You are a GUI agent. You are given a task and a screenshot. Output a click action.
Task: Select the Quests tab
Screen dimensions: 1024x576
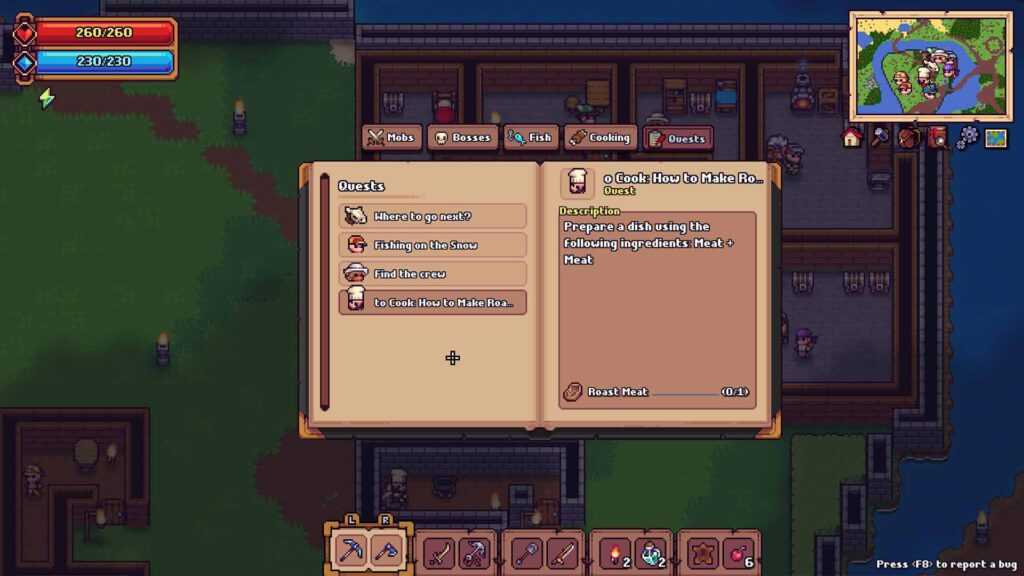[x=678, y=138]
